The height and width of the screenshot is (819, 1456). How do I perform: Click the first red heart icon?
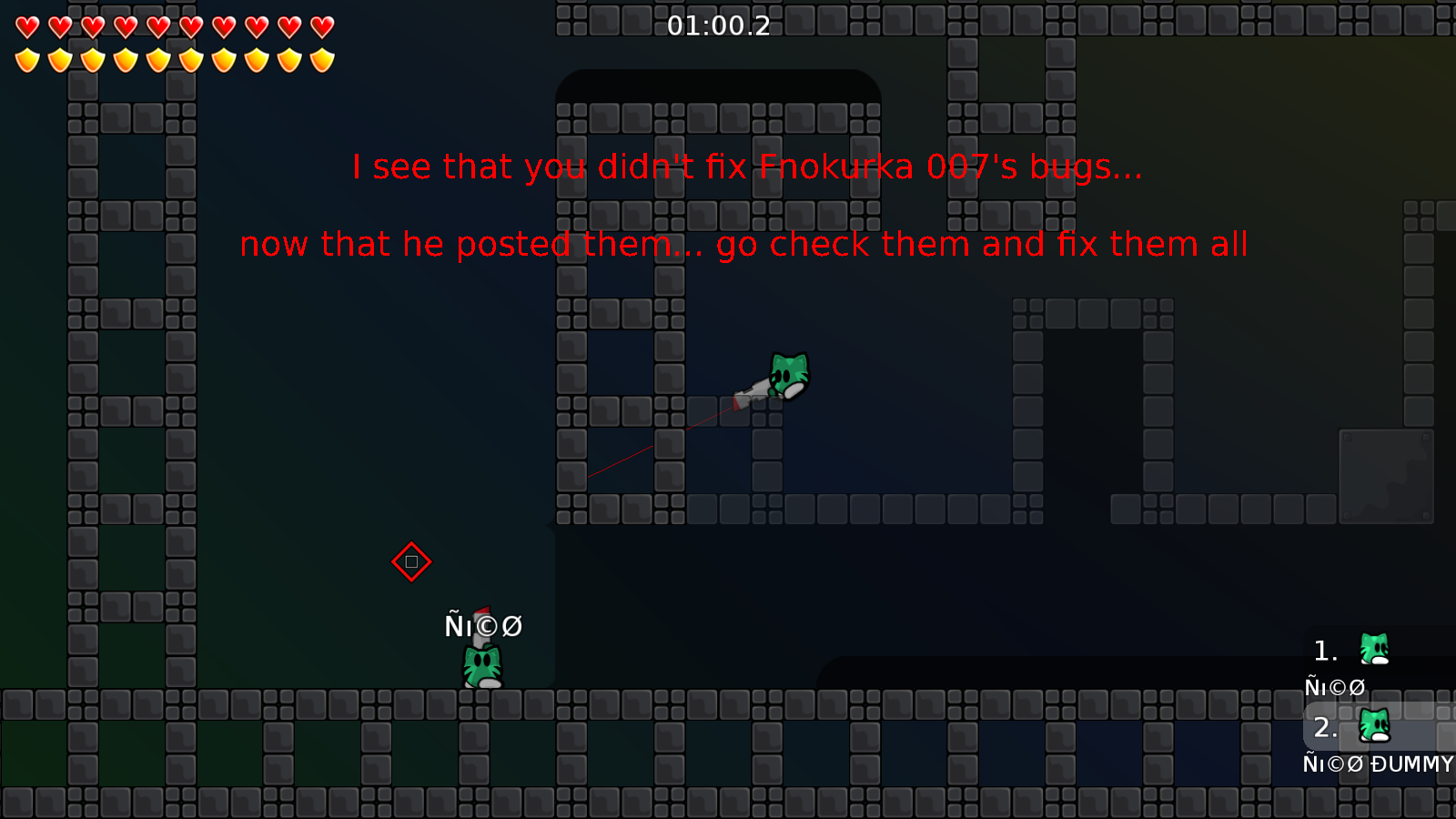point(27,27)
